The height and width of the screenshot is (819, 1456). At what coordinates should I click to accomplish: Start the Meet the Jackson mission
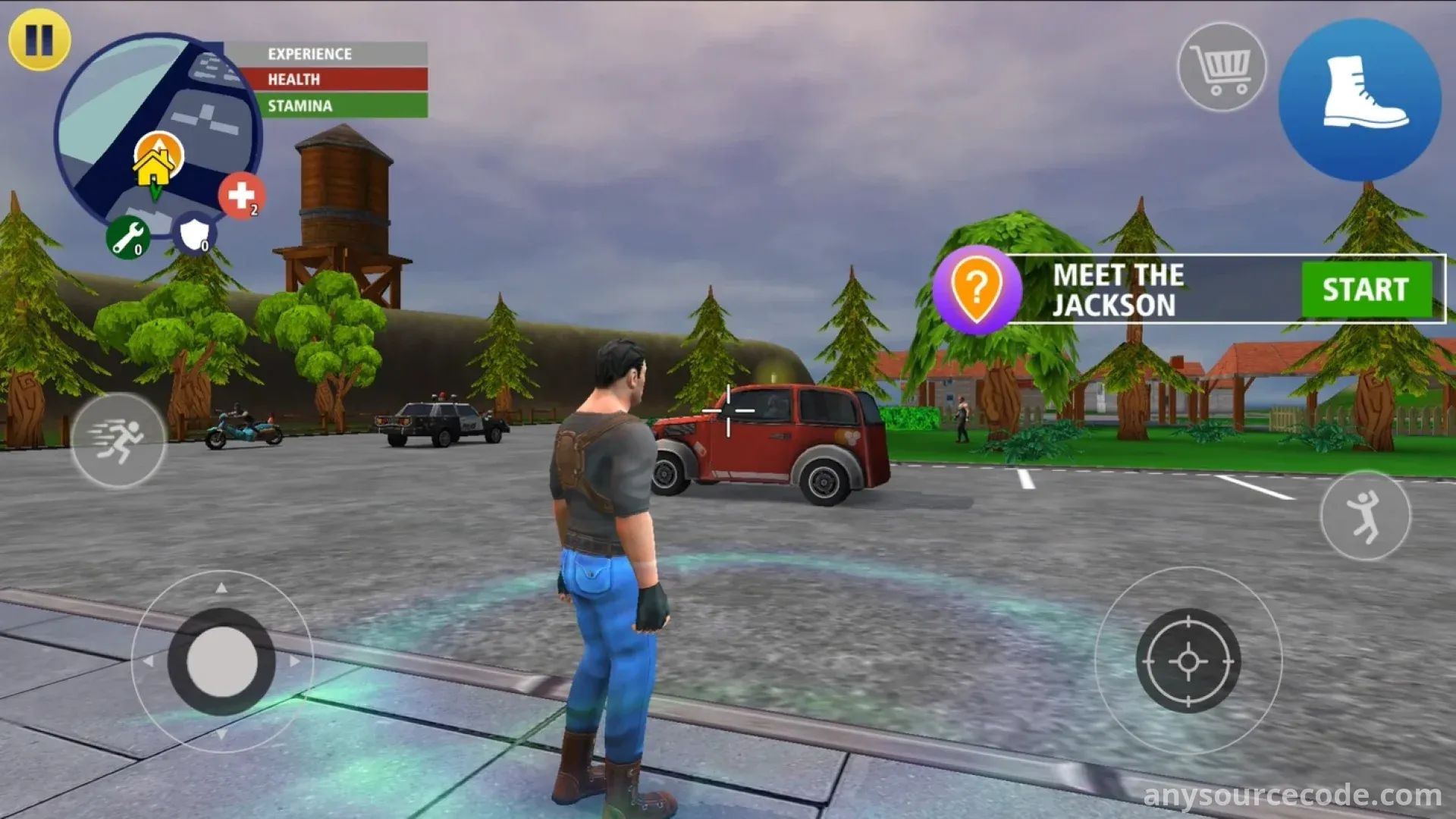coord(1366,290)
